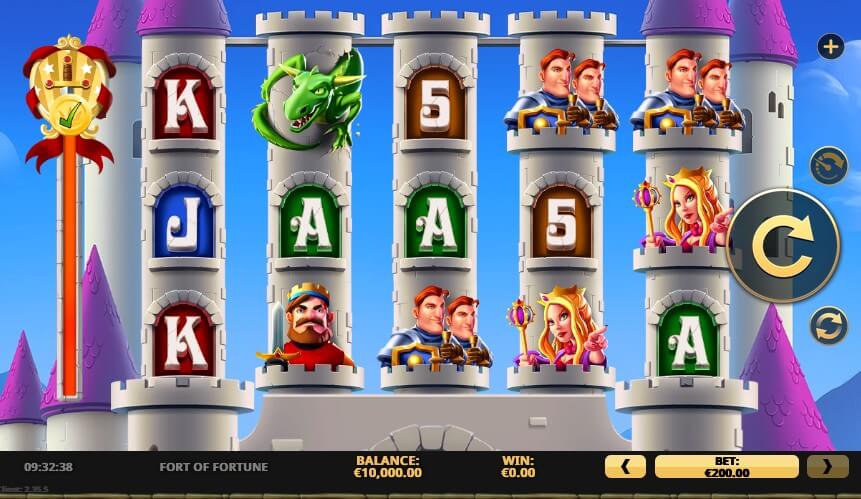Increase the bet with the right arrow

(x=827, y=466)
